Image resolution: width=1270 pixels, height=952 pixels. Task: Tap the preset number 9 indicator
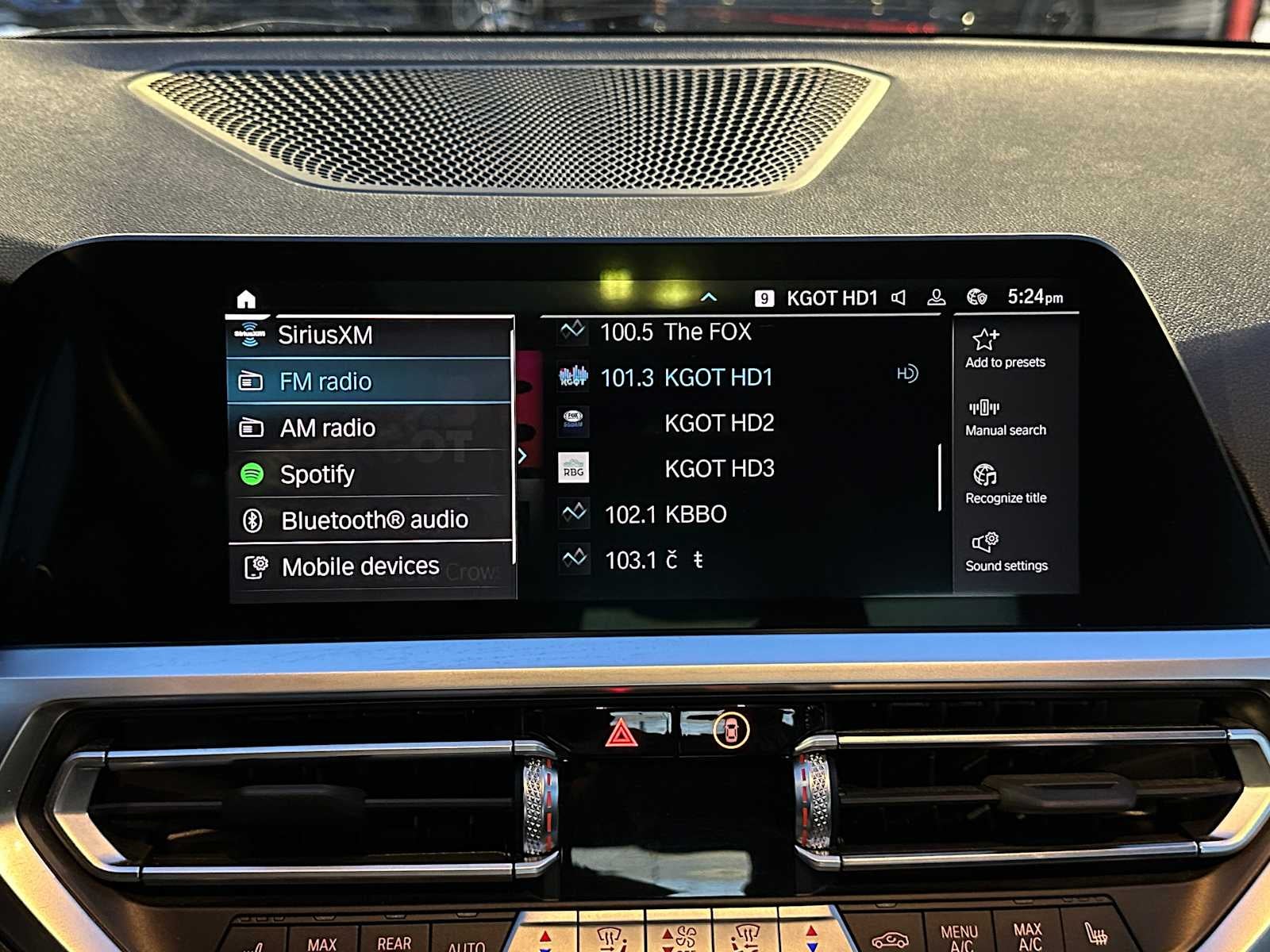click(x=764, y=298)
